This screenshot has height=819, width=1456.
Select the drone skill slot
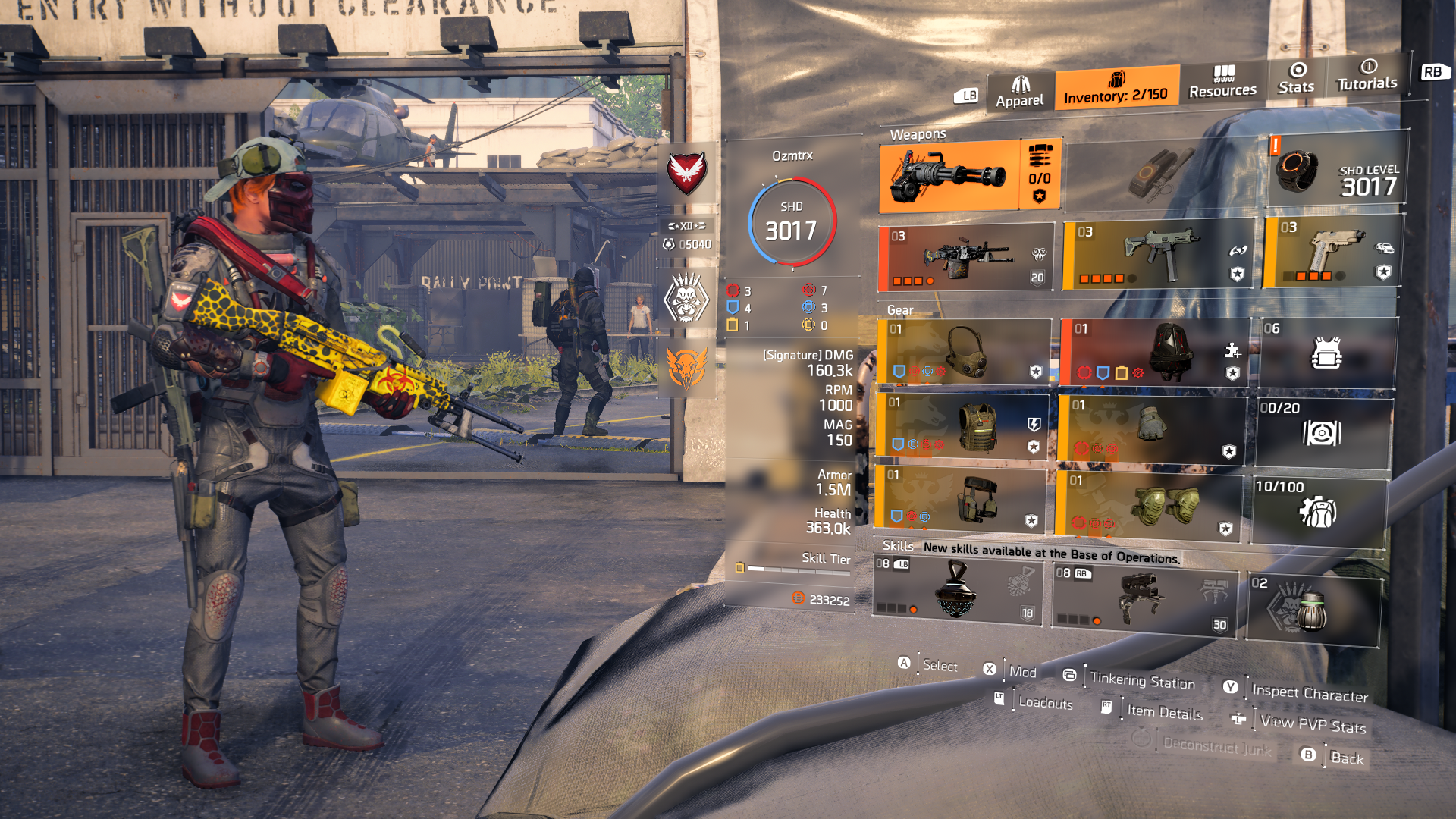click(x=955, y=591)
